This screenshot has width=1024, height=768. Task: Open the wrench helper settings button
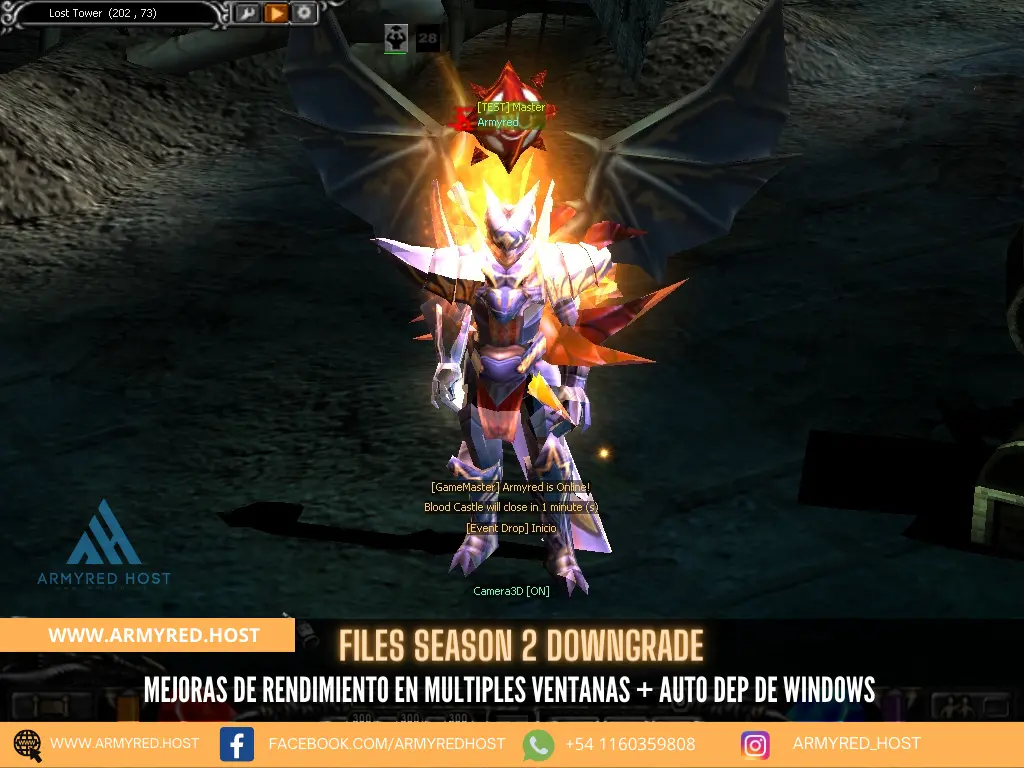(x=247, y=14)
